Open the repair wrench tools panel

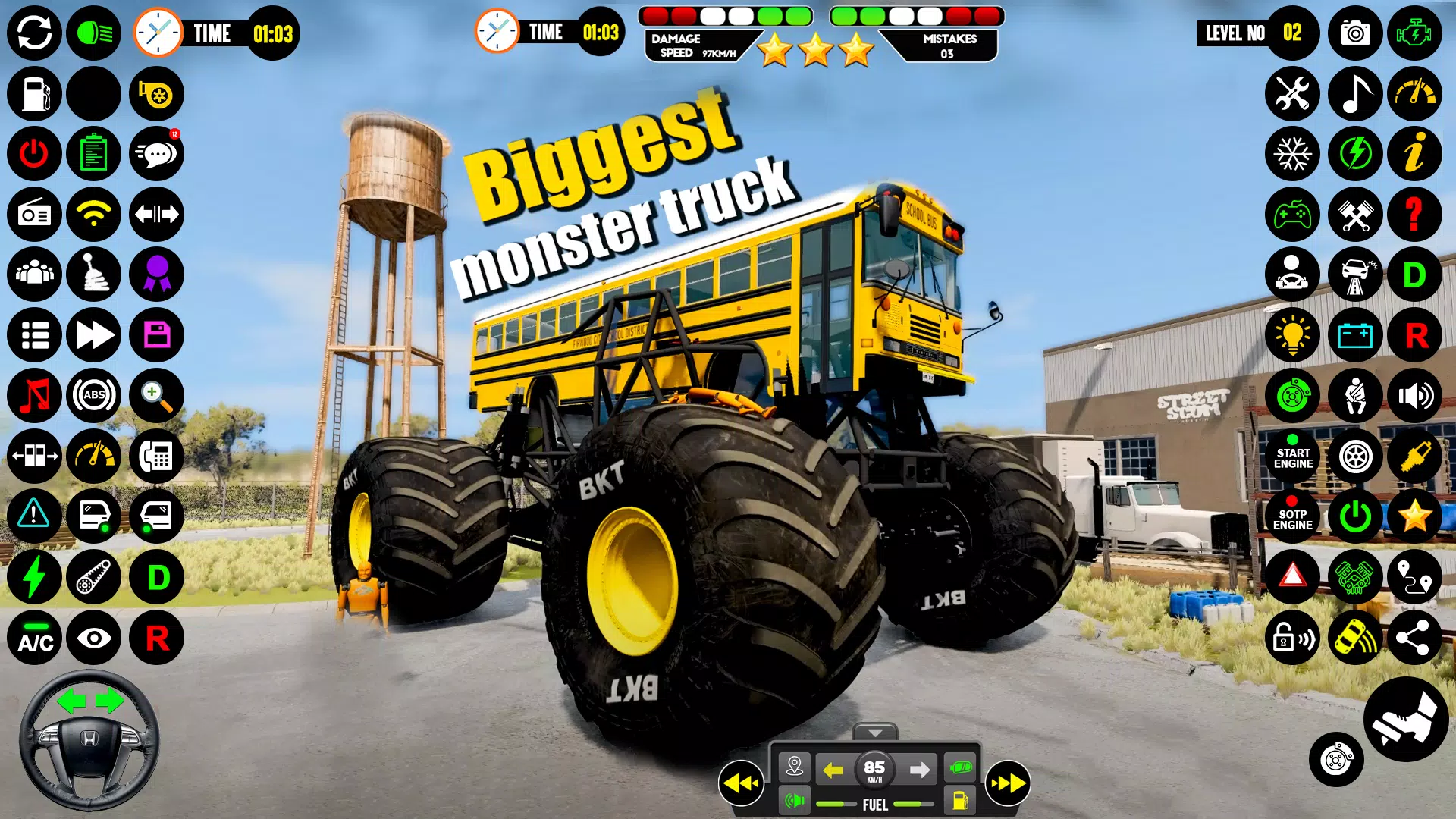click(x=1293, y=94)
